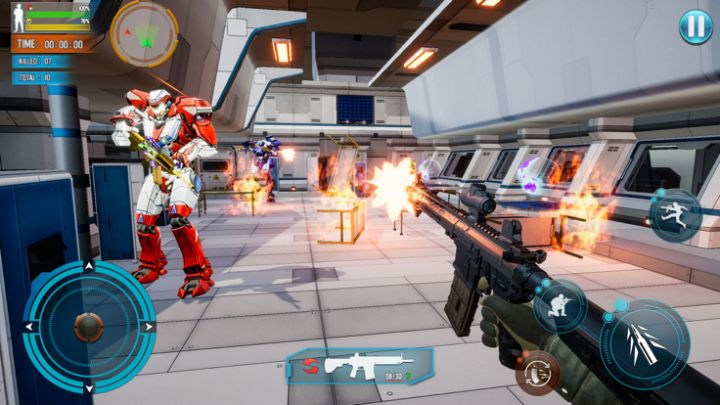Image resolution: width=720 pixels, height=405 pixels.
Task: Fire the weapon with the bullets button
Action: click(645, 344)
